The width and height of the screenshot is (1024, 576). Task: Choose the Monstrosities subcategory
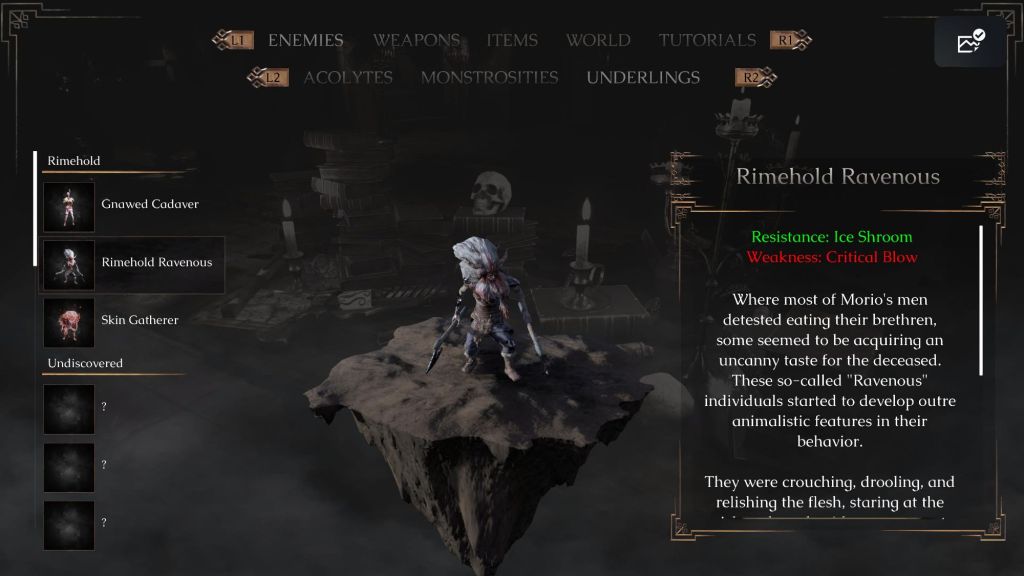[489, 78]
